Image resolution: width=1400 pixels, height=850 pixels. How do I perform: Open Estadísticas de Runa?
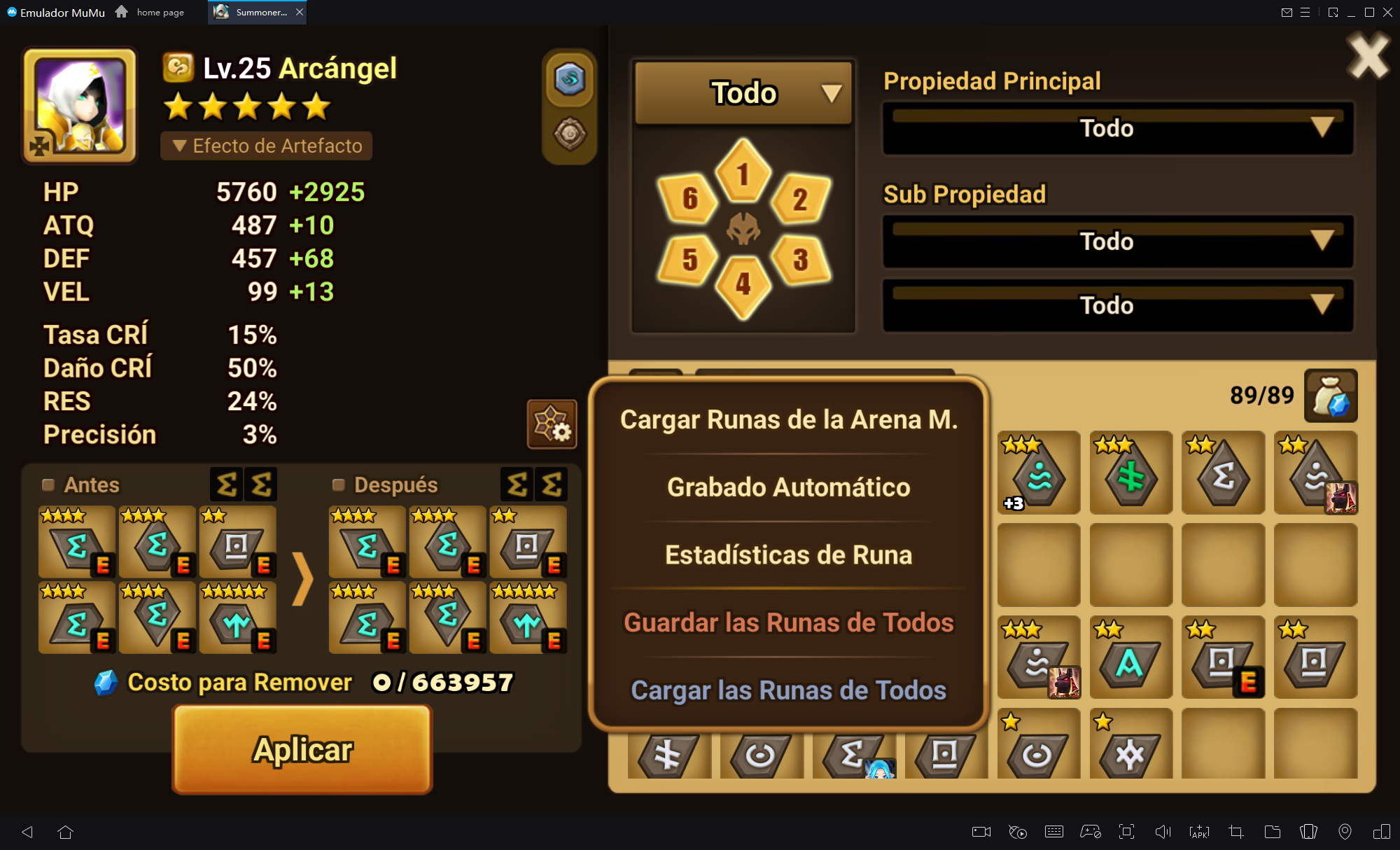[788, 555]
